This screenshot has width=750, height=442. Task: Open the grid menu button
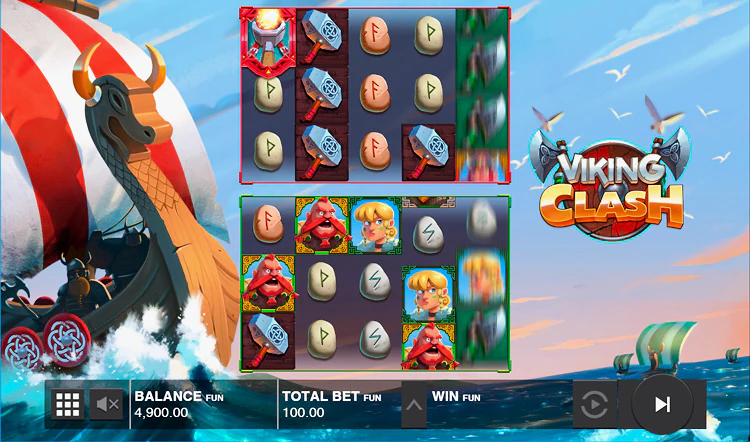coord(67,404)
